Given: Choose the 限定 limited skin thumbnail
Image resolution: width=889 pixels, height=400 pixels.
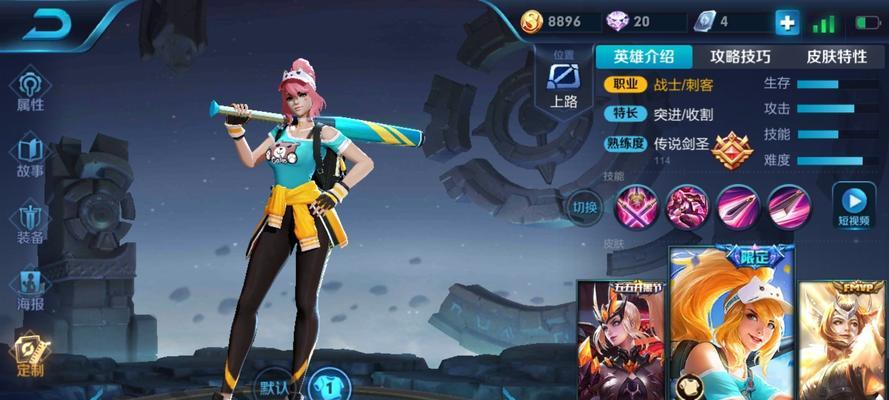Looking at the screenshot, I should (732, 325).
